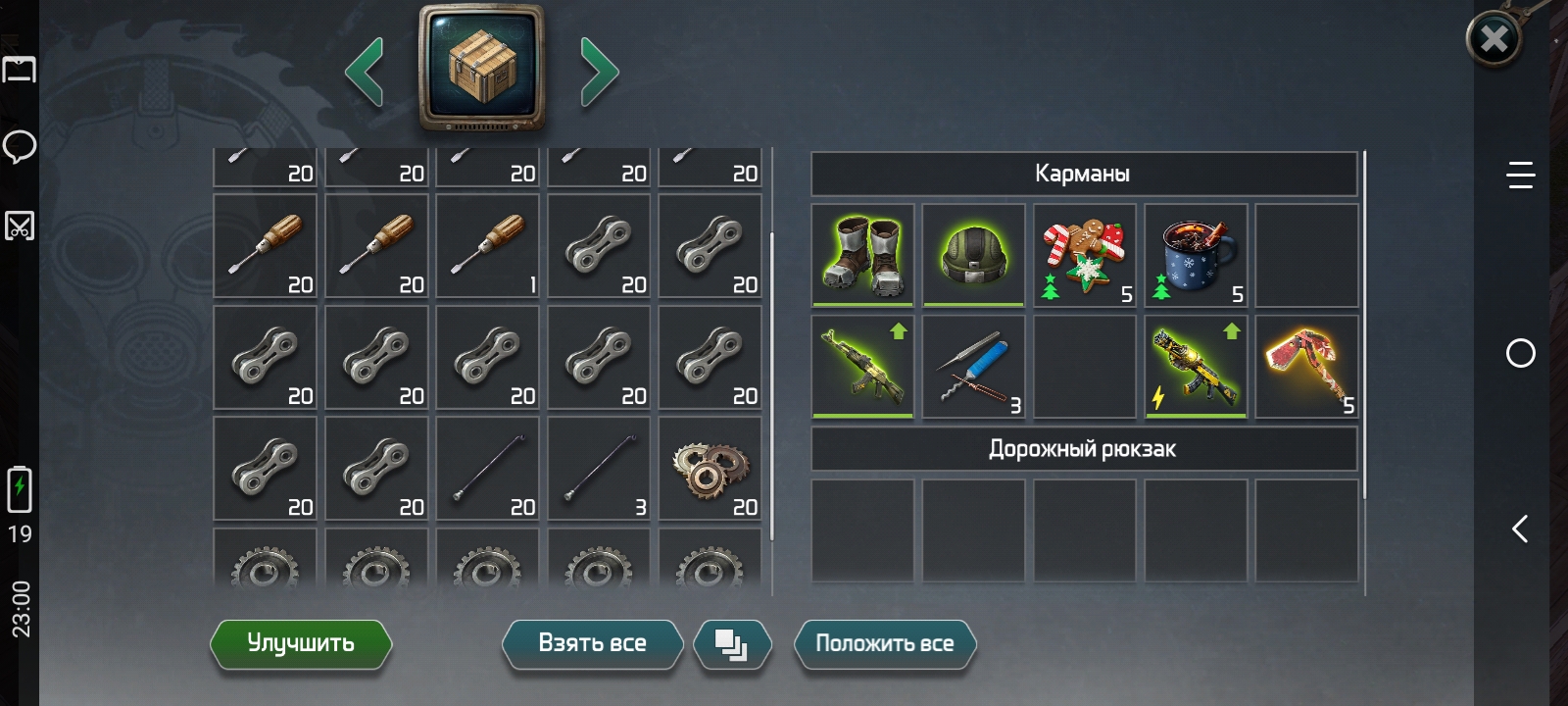This screenshot has width=1568, height=706.
Task: Click the stack sorting button
Action: 731,644
